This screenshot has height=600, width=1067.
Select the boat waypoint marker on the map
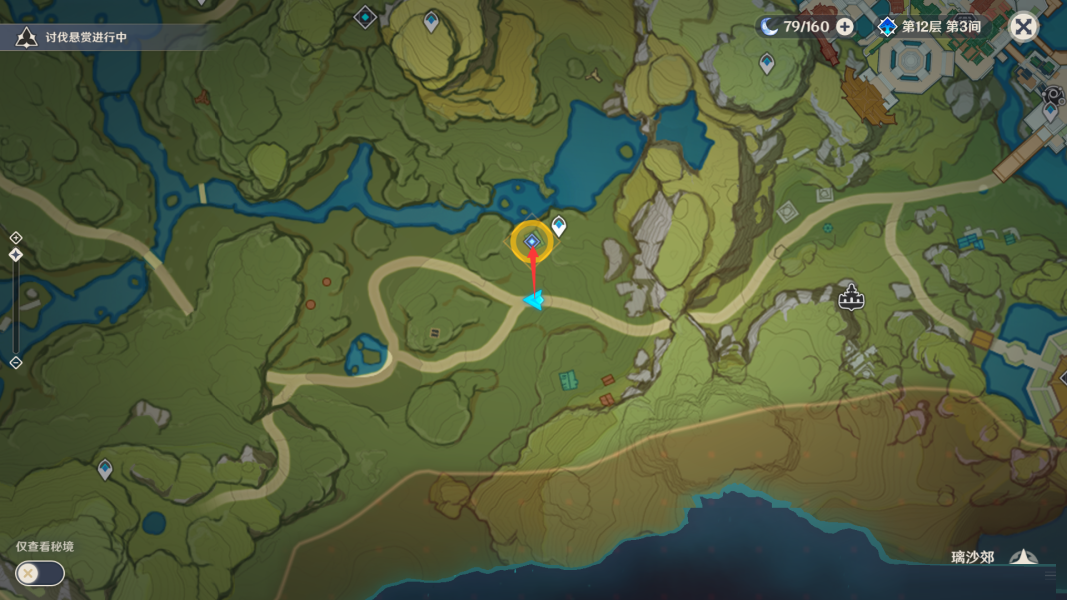click(851, 296)
